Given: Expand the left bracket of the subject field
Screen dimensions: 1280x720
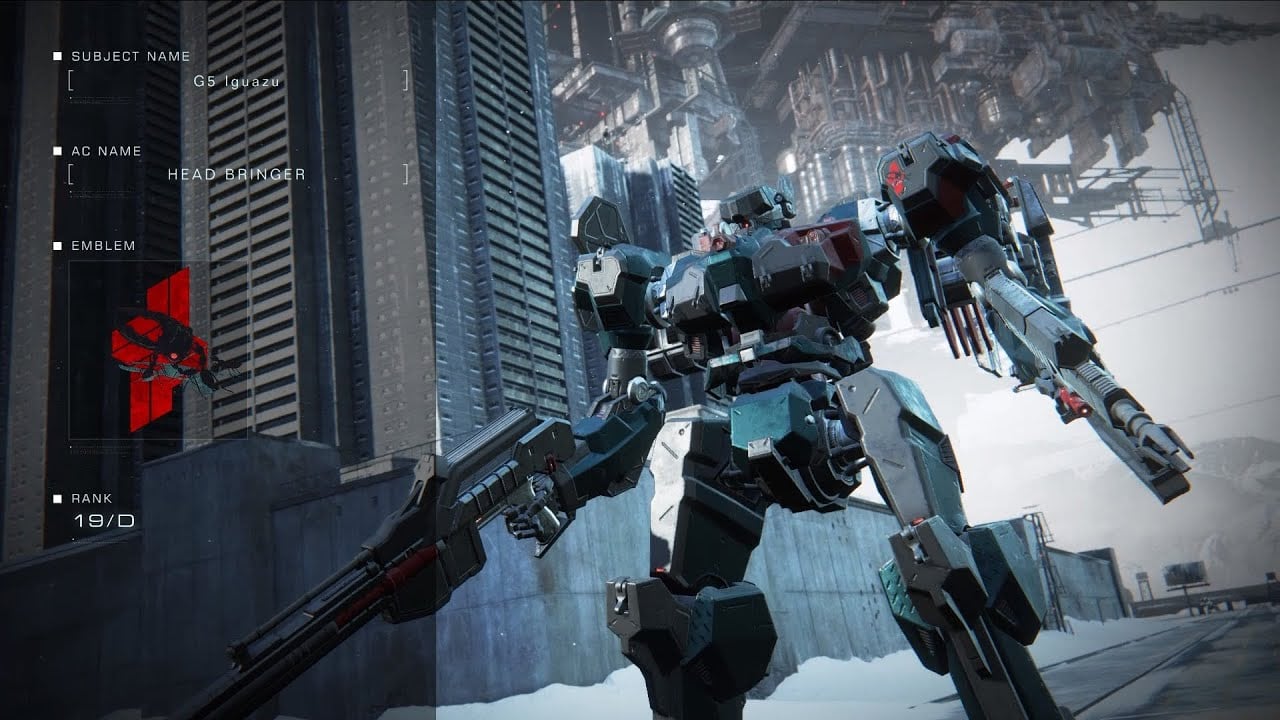Looking at the screenshot, I should [71, 82].
